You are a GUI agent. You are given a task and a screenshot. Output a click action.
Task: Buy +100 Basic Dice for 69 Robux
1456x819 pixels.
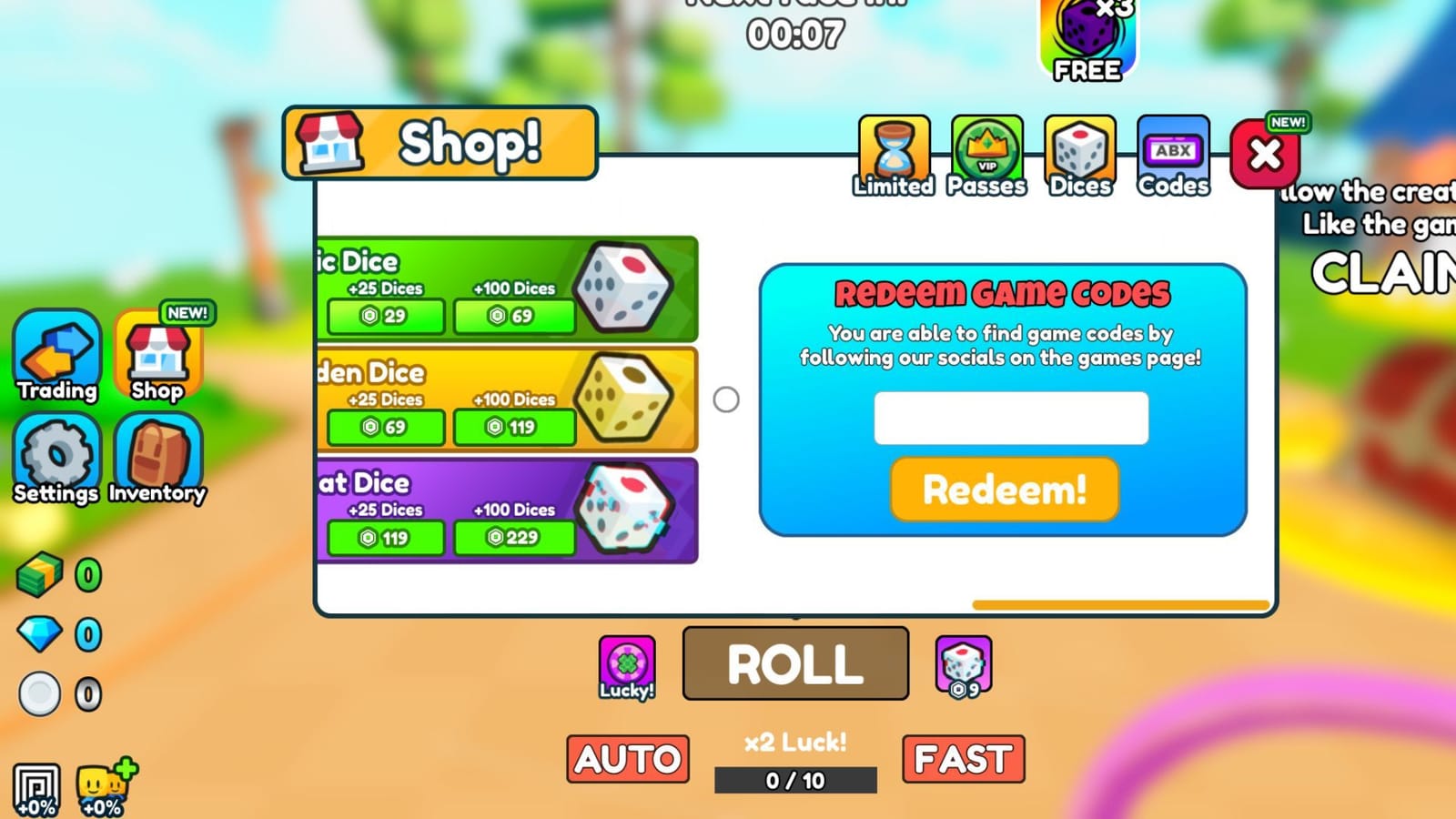514,317
